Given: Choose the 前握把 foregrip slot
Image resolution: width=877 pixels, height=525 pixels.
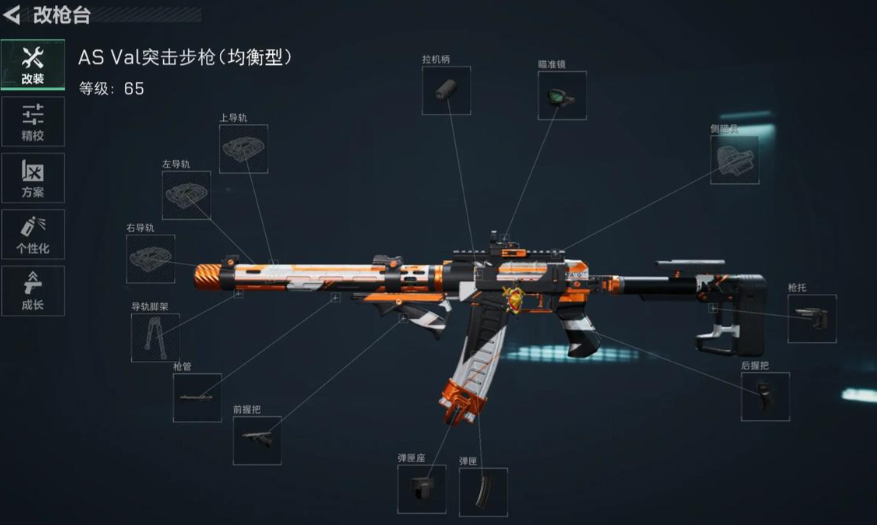Looking at the screenshot, I should pyautogui.click(x=257, y=440).
